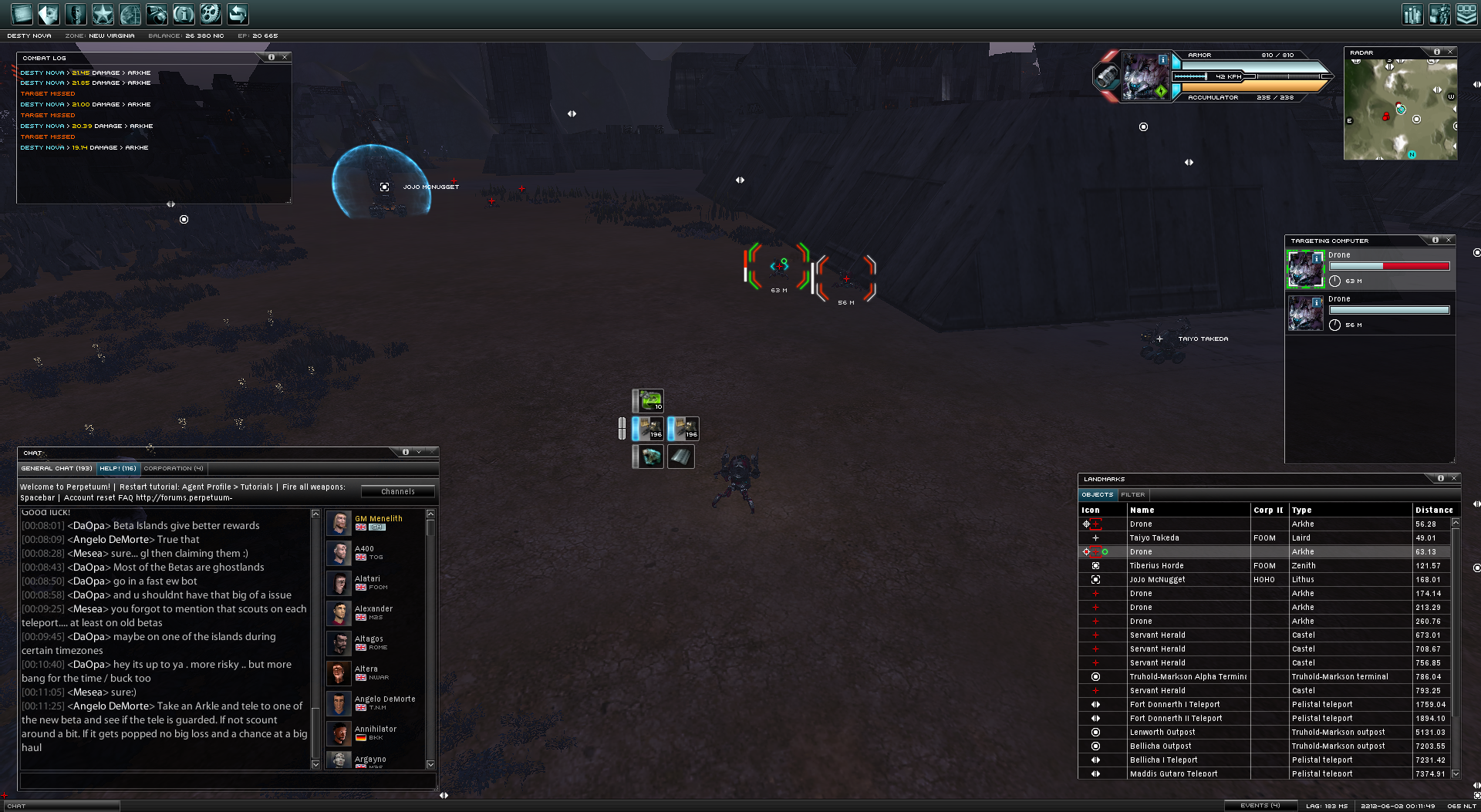The image size is (1481, 812).
Task: Activate the armor plate module slot
Action: (680, 457)
